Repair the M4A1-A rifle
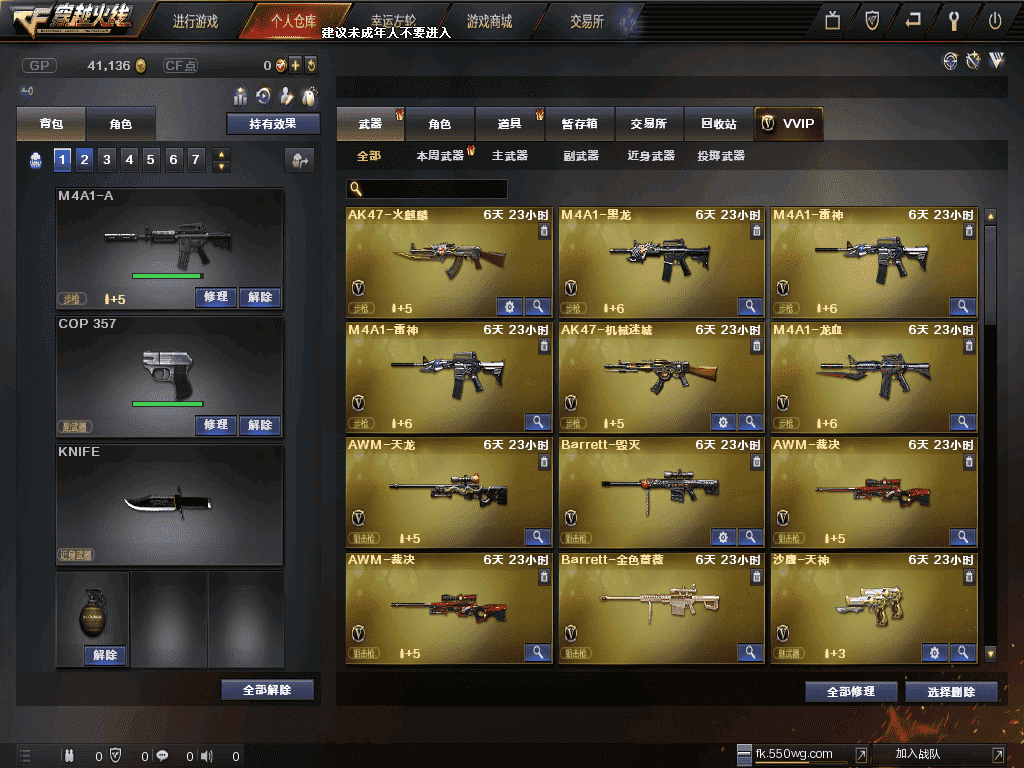1024x768 pixels. point(216,297)
